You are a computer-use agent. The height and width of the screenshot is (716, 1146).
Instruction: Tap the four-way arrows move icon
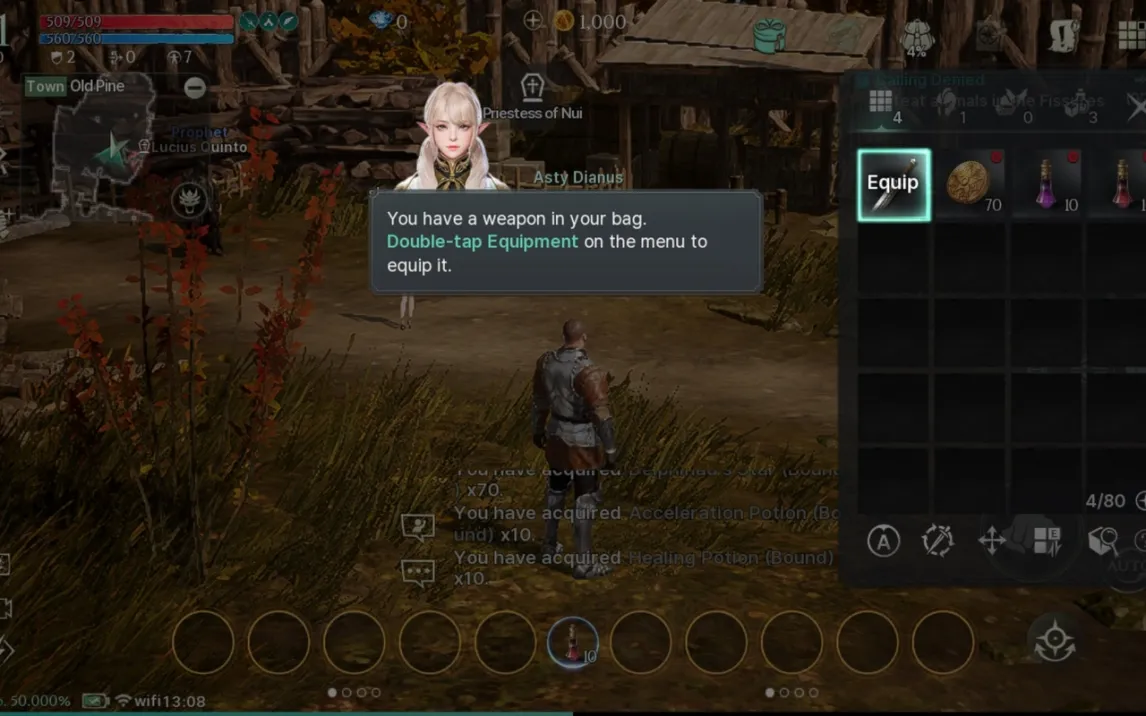(992, 542)
